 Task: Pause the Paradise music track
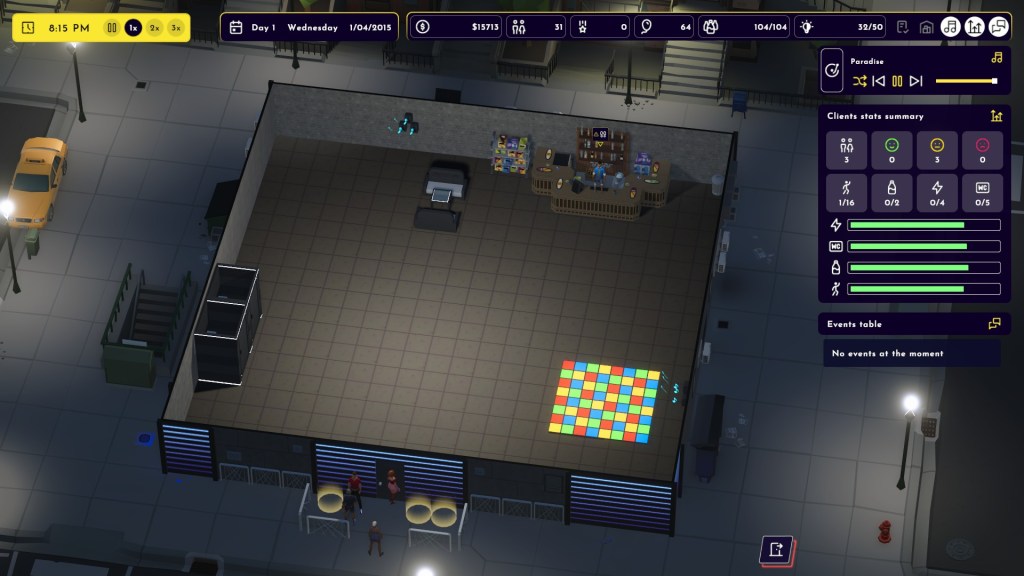(897, 81)
